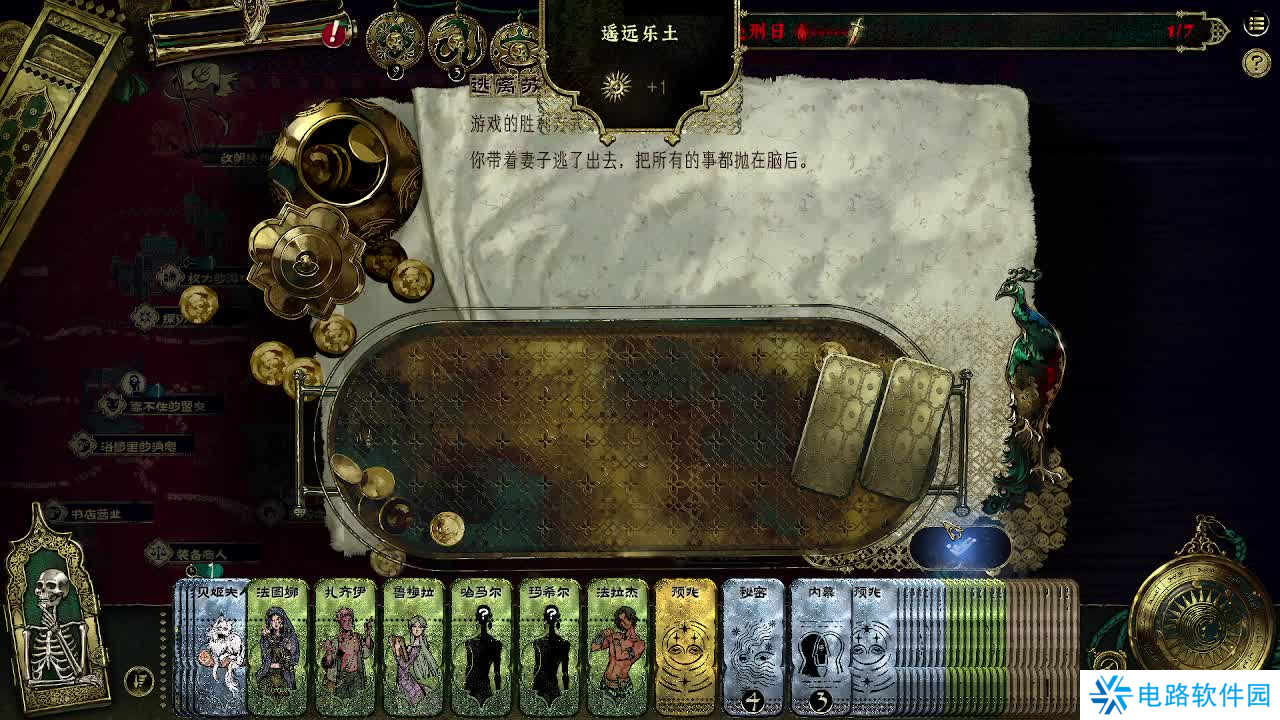1280x720 pixels.
Task: Open the skeleton coffin panel
Action: click(x=56, y=610)
